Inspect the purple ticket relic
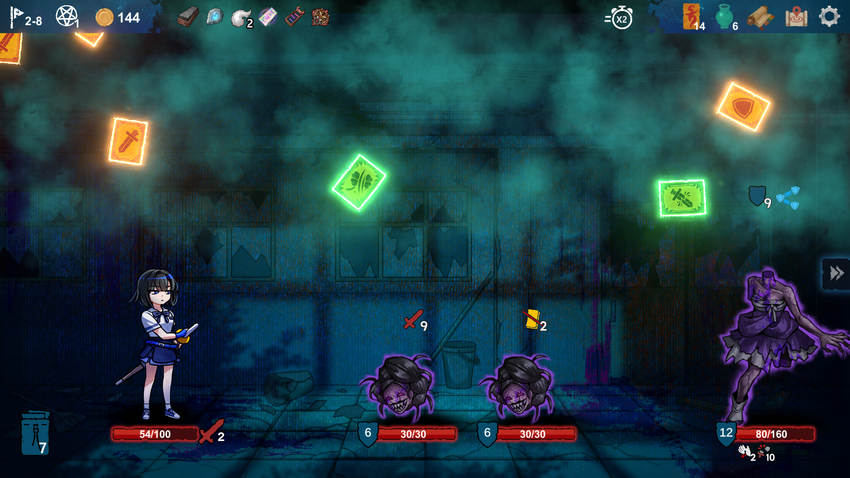The image size is (850, 478). (x=267, y=17)
